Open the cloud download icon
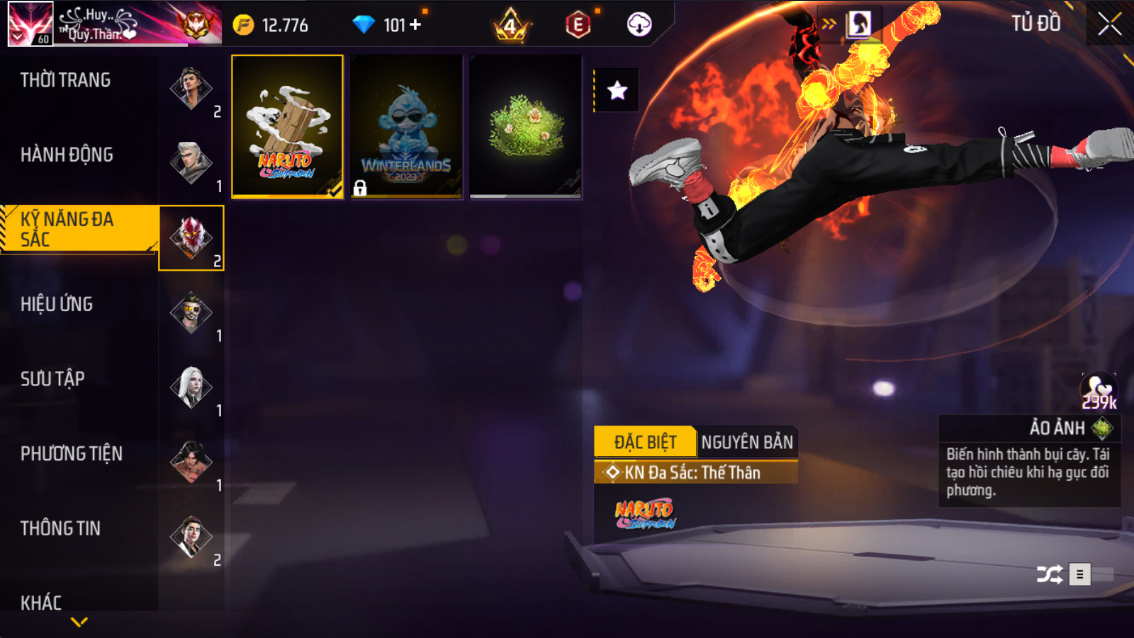Image resolution: width=1134 pixels, height=638 pixels. (x=639, y=25)
